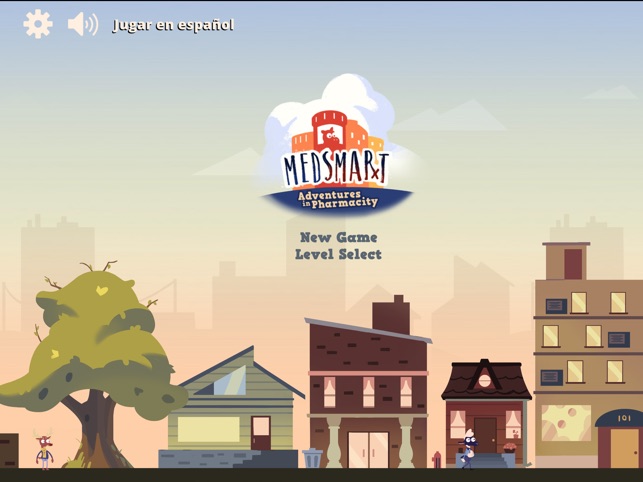
Task: Start a New Game
Action: tap(338, 237)
